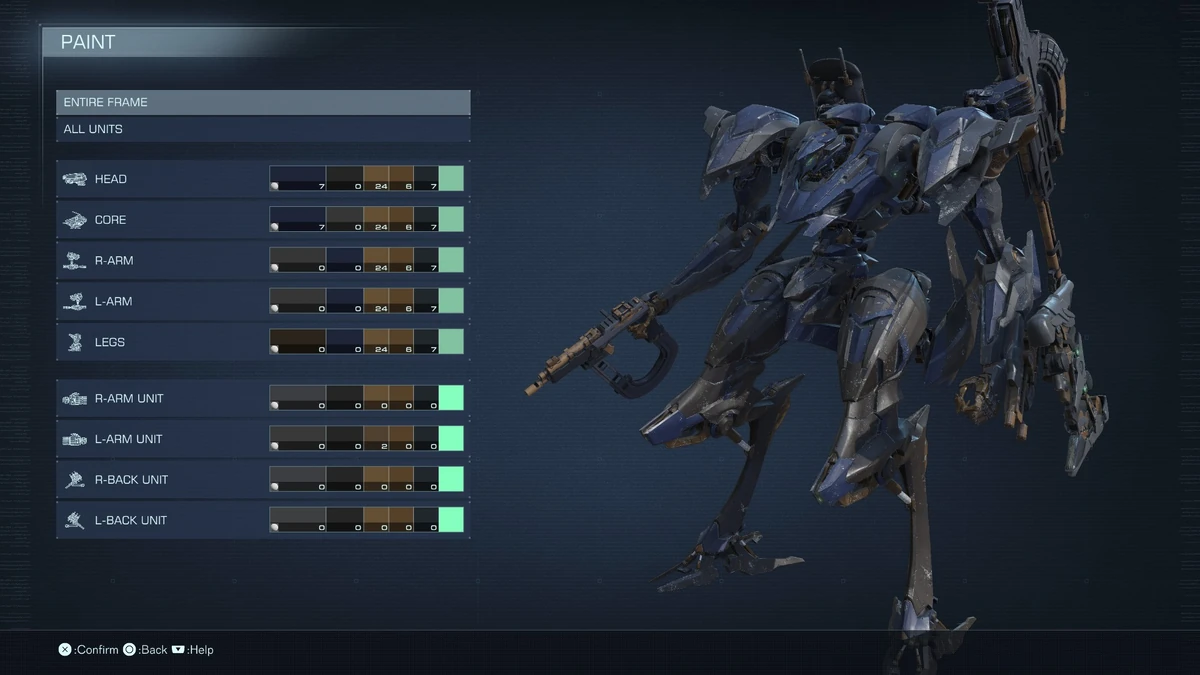Image resolution: width=1200 pixels, height=675 pixels.
Task: Pick the L-Back Unit bright green swatch
Action: (x=451, y=520)
